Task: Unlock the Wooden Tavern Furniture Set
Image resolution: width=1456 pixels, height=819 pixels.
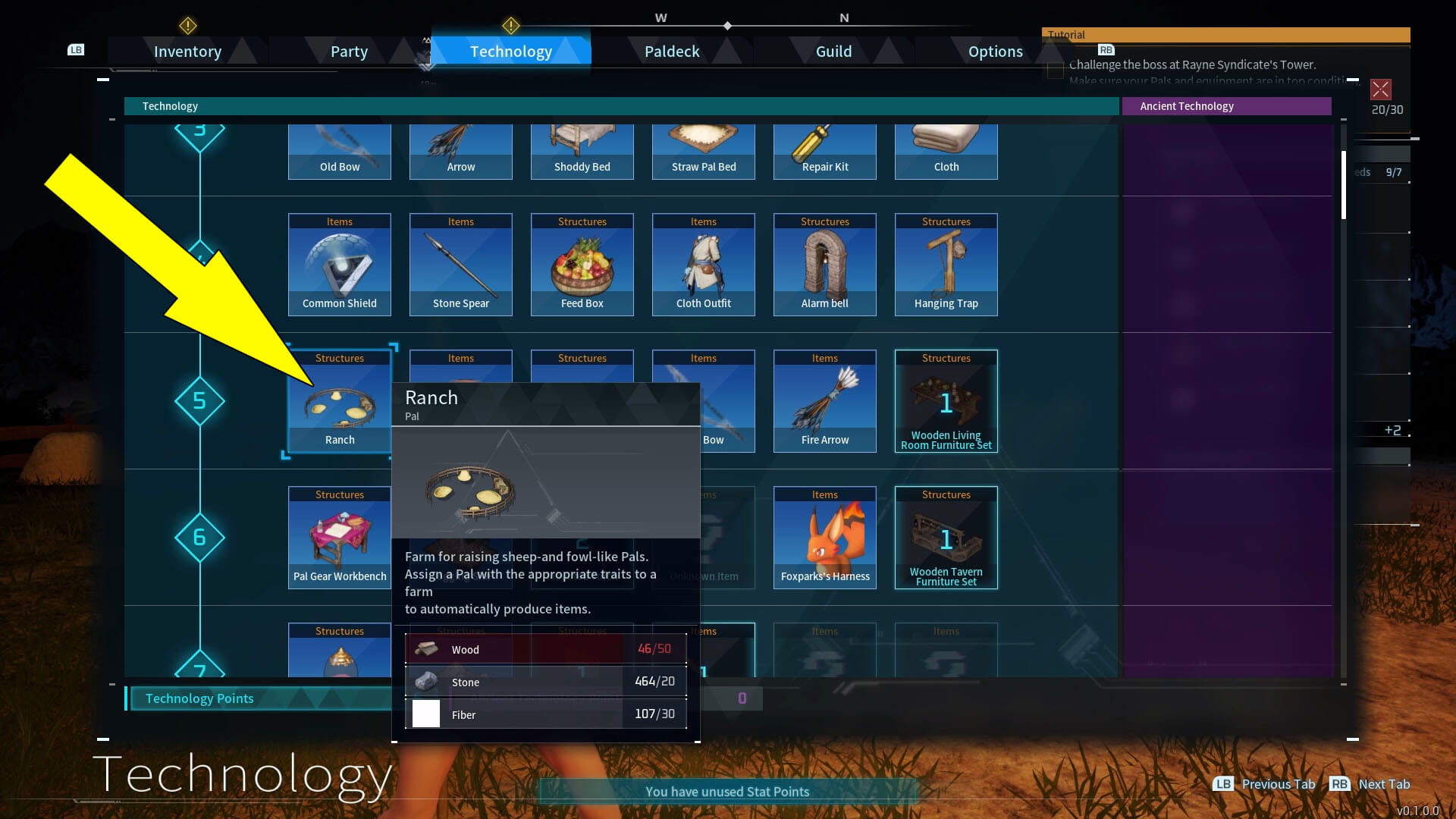Action: [x=946, y=538]
